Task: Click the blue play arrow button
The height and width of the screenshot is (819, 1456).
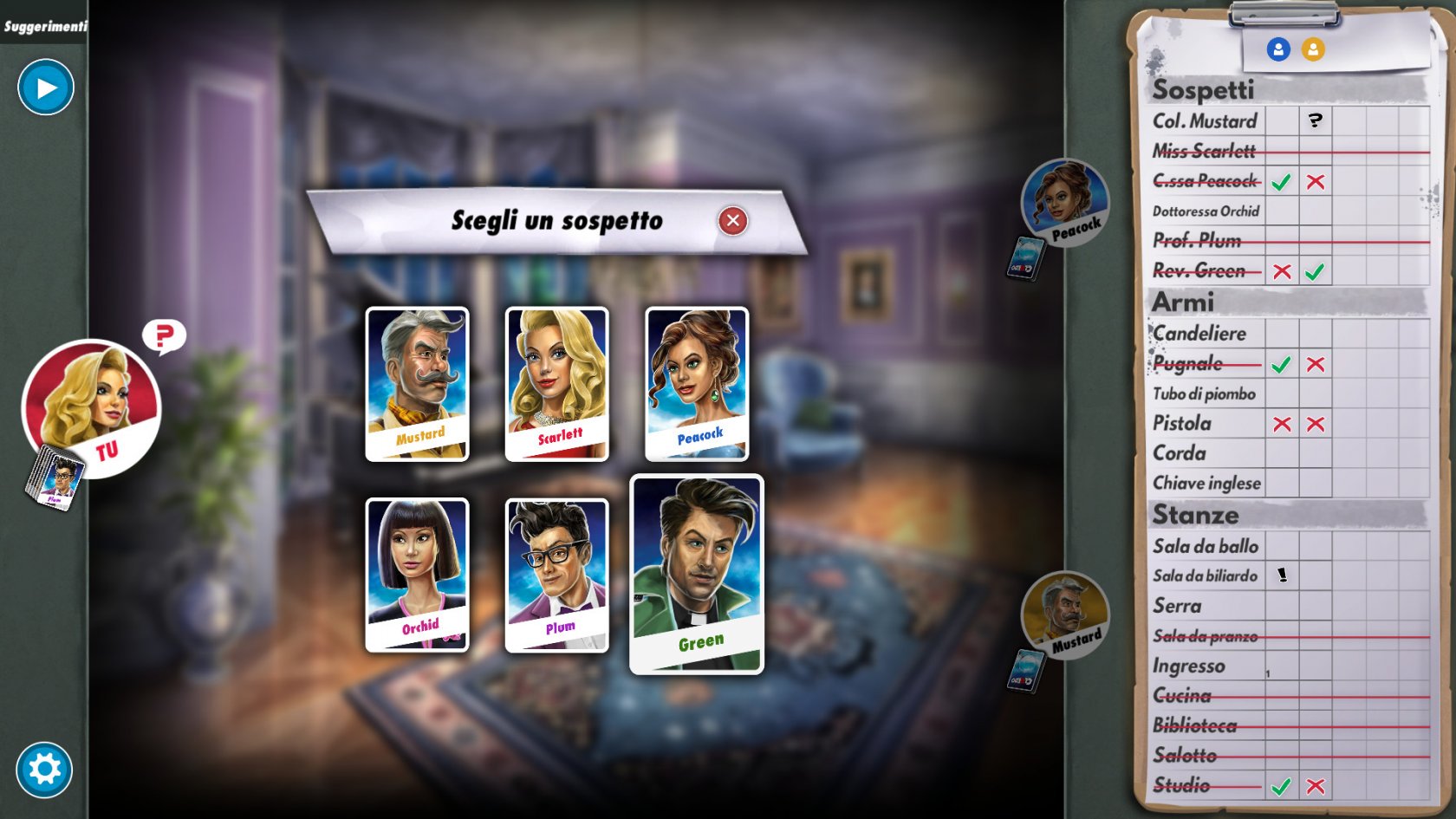Action: (x=46, y=88)
